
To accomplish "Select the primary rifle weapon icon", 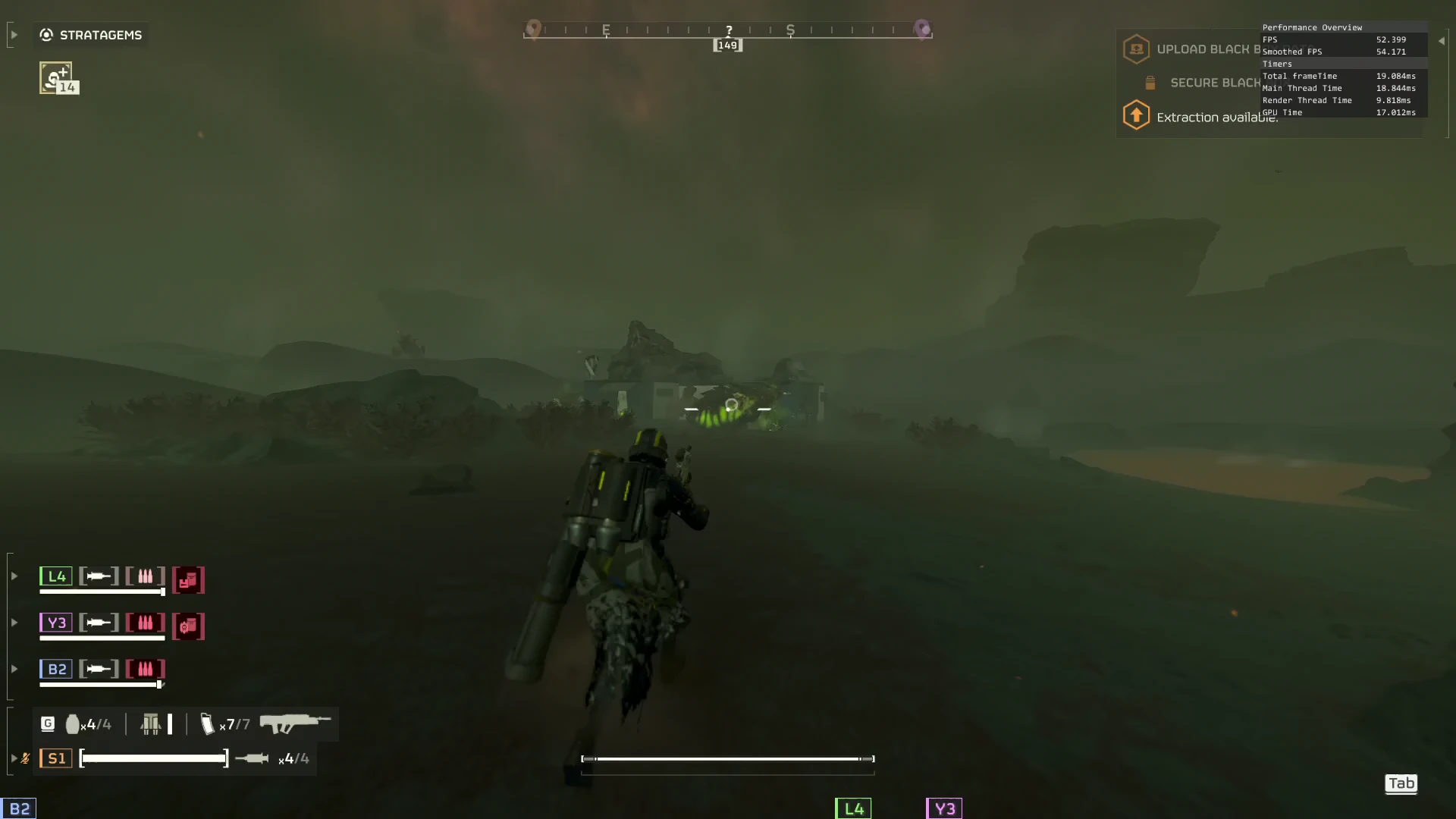I will click(295, 723).
